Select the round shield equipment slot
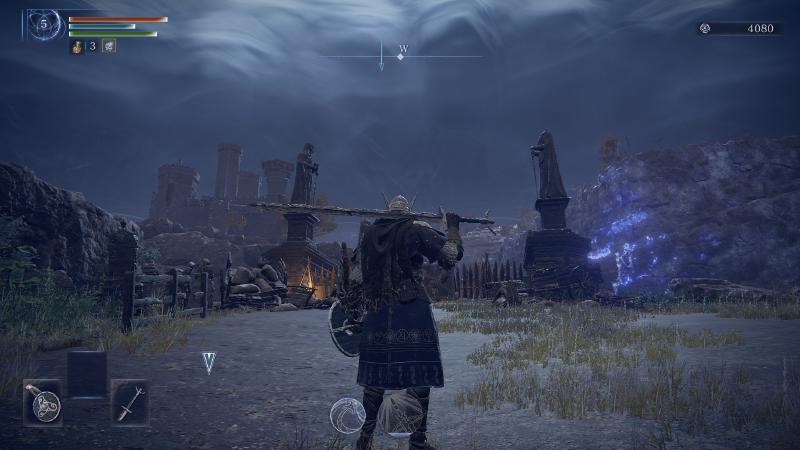 pos(43,402)
